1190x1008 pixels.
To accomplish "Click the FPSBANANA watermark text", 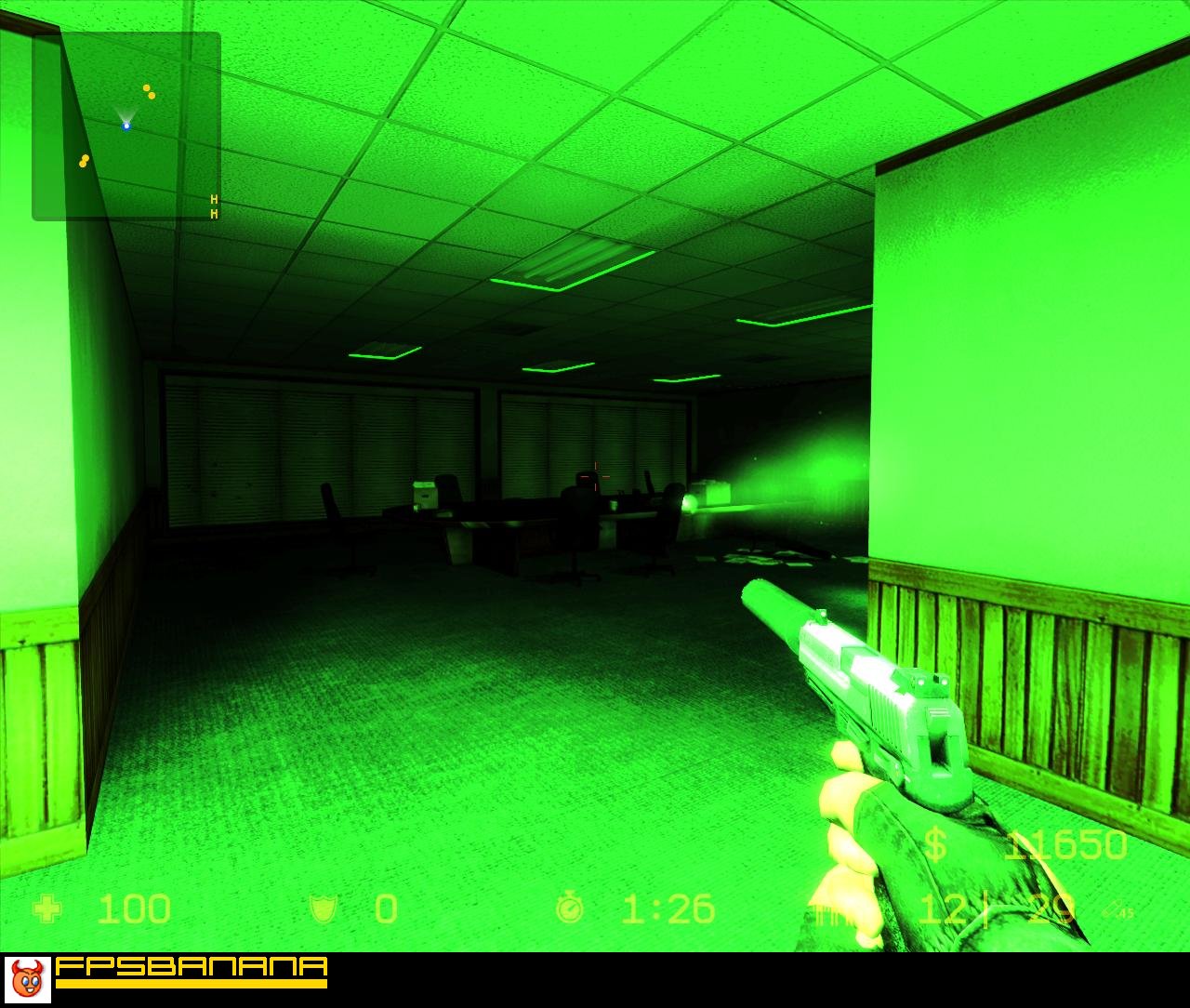I will tap(190, 967).
